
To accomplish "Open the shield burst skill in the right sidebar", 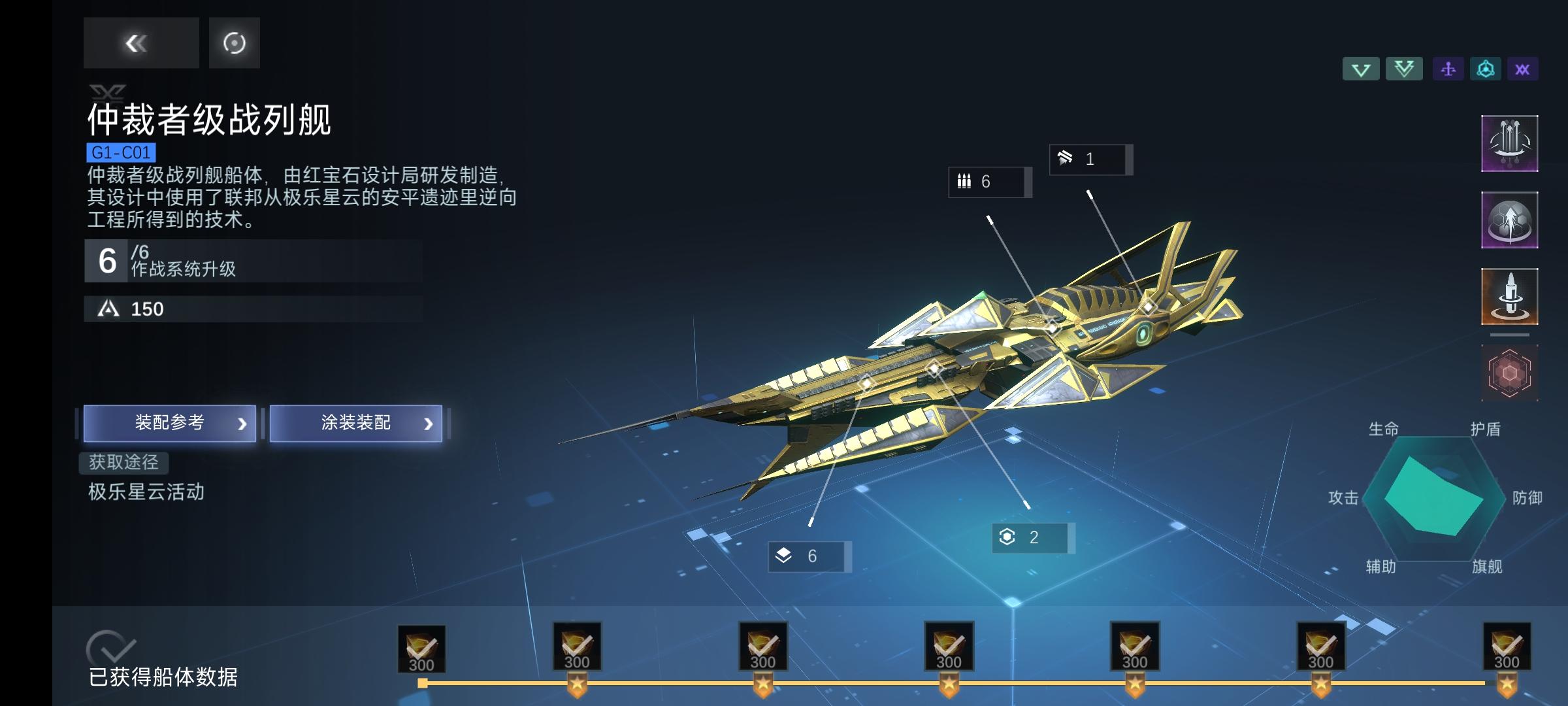I will pos(1510,219).
